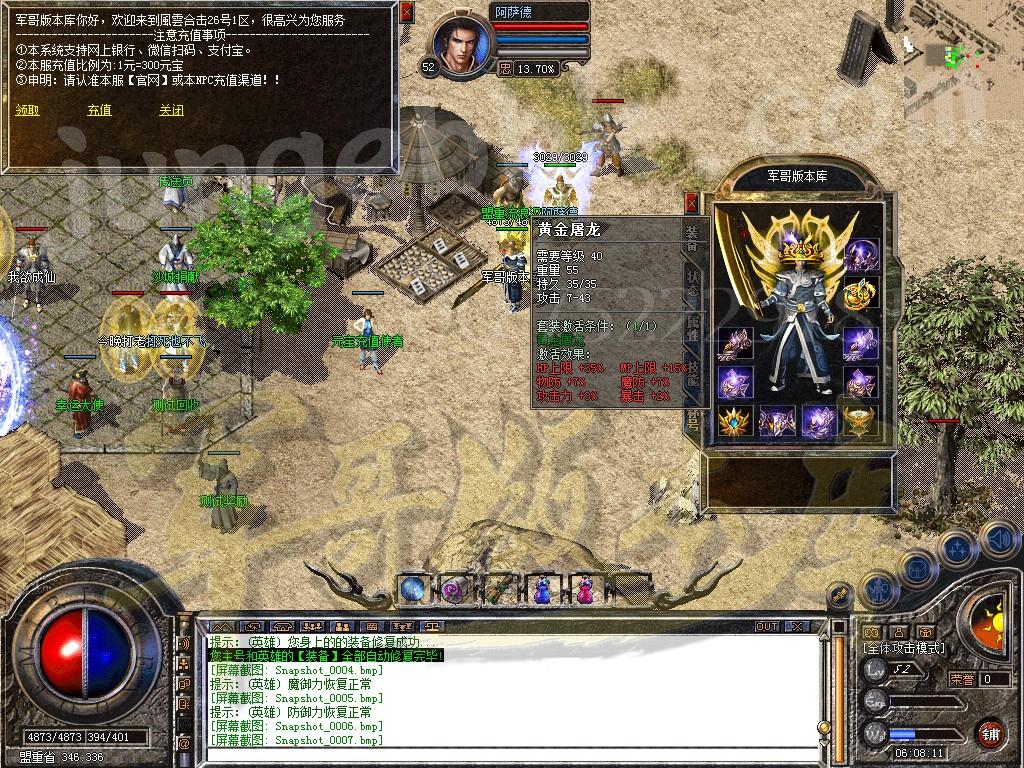Use the blue potion in hotbar

541,590
